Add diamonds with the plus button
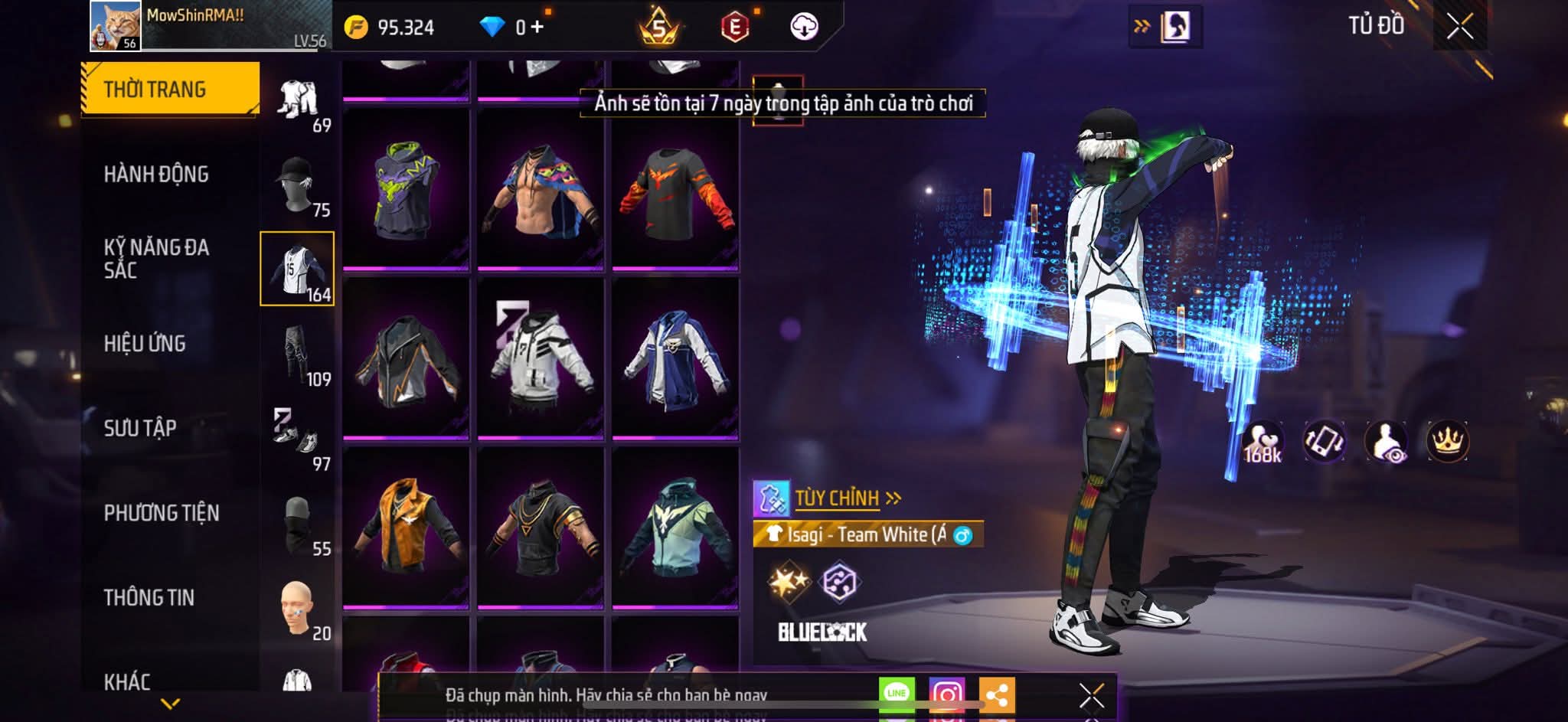Screen dimensions: 1568x722 pyautogui.click(x=537, y=28)
